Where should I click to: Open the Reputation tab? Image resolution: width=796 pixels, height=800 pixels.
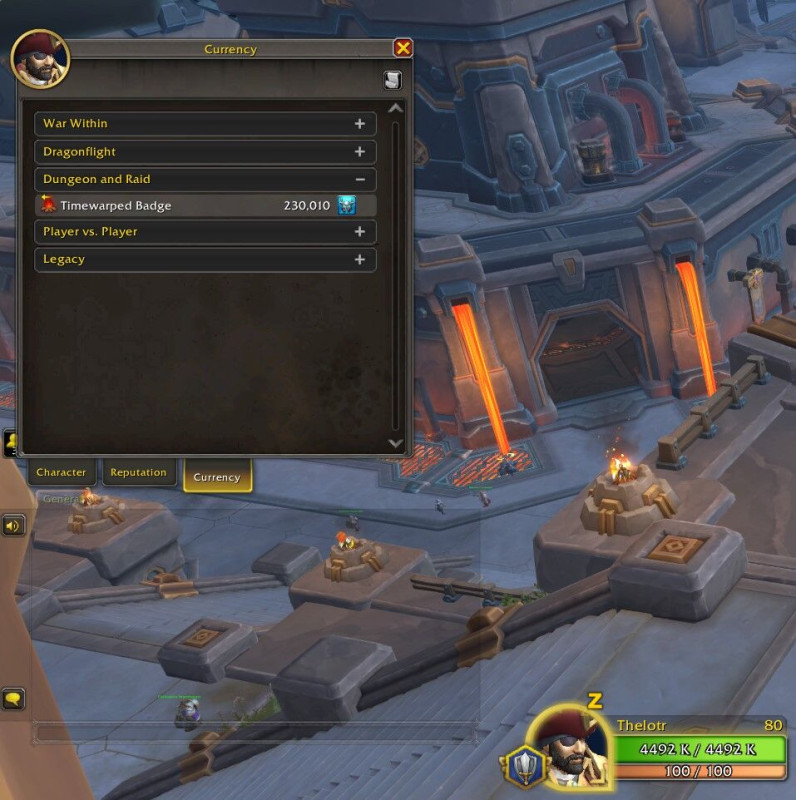(138, 472)
